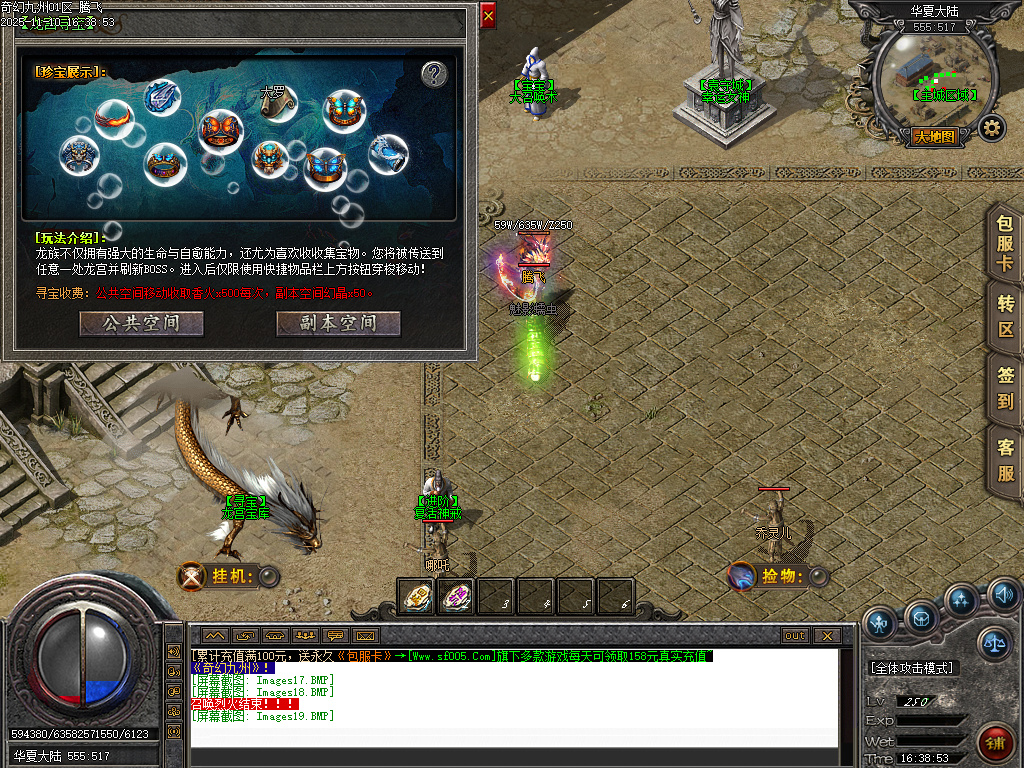Open settings via the gear icon
This screenshot has width=1024, height=768.
pyautogui.click(x=991, y=128)
